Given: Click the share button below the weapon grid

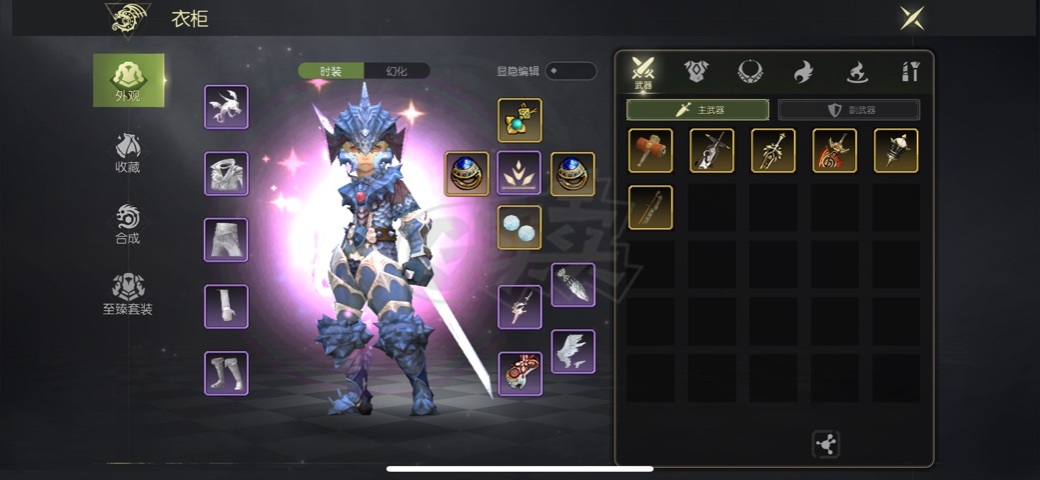Looking at the screenshot, I should click(825, 445).
